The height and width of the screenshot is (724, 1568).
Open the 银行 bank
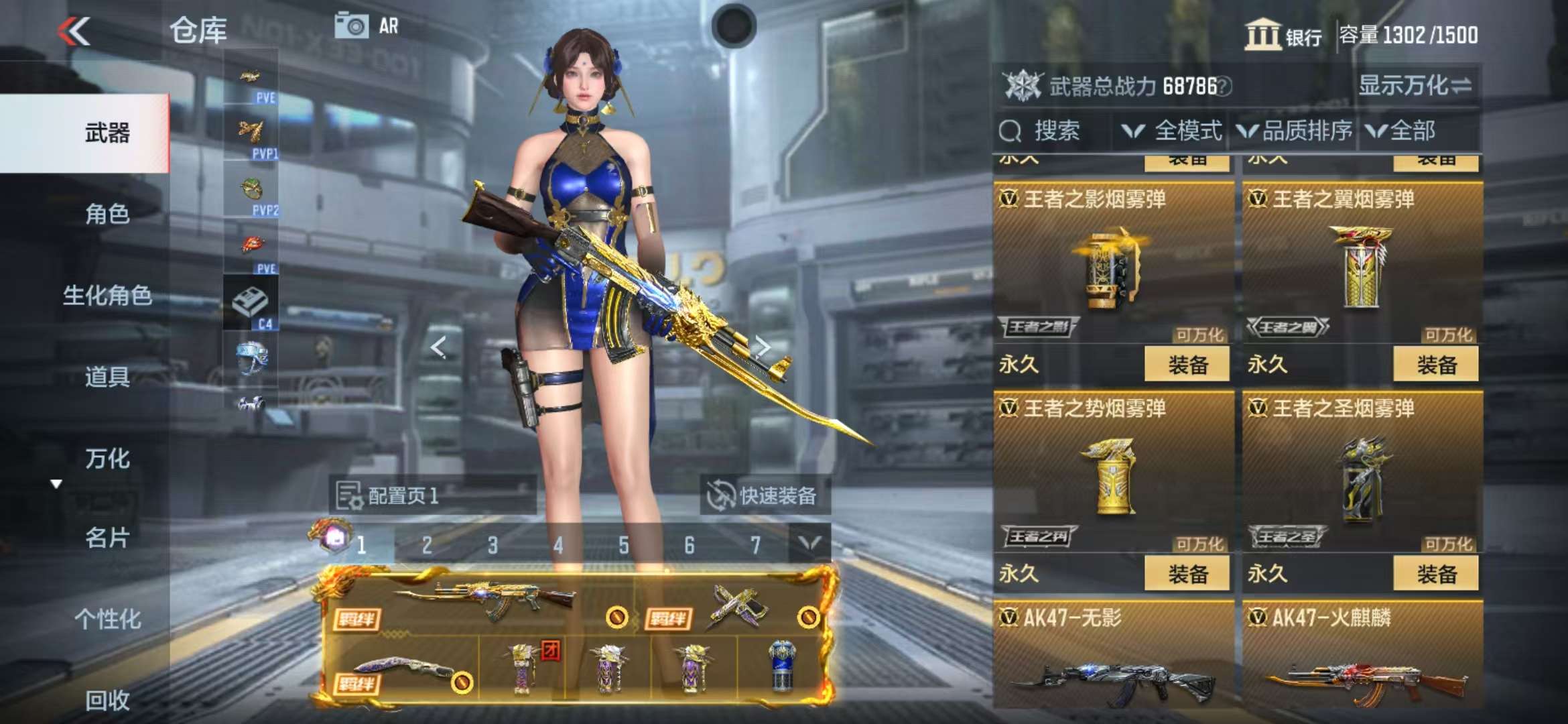(x=1283, y=35)
